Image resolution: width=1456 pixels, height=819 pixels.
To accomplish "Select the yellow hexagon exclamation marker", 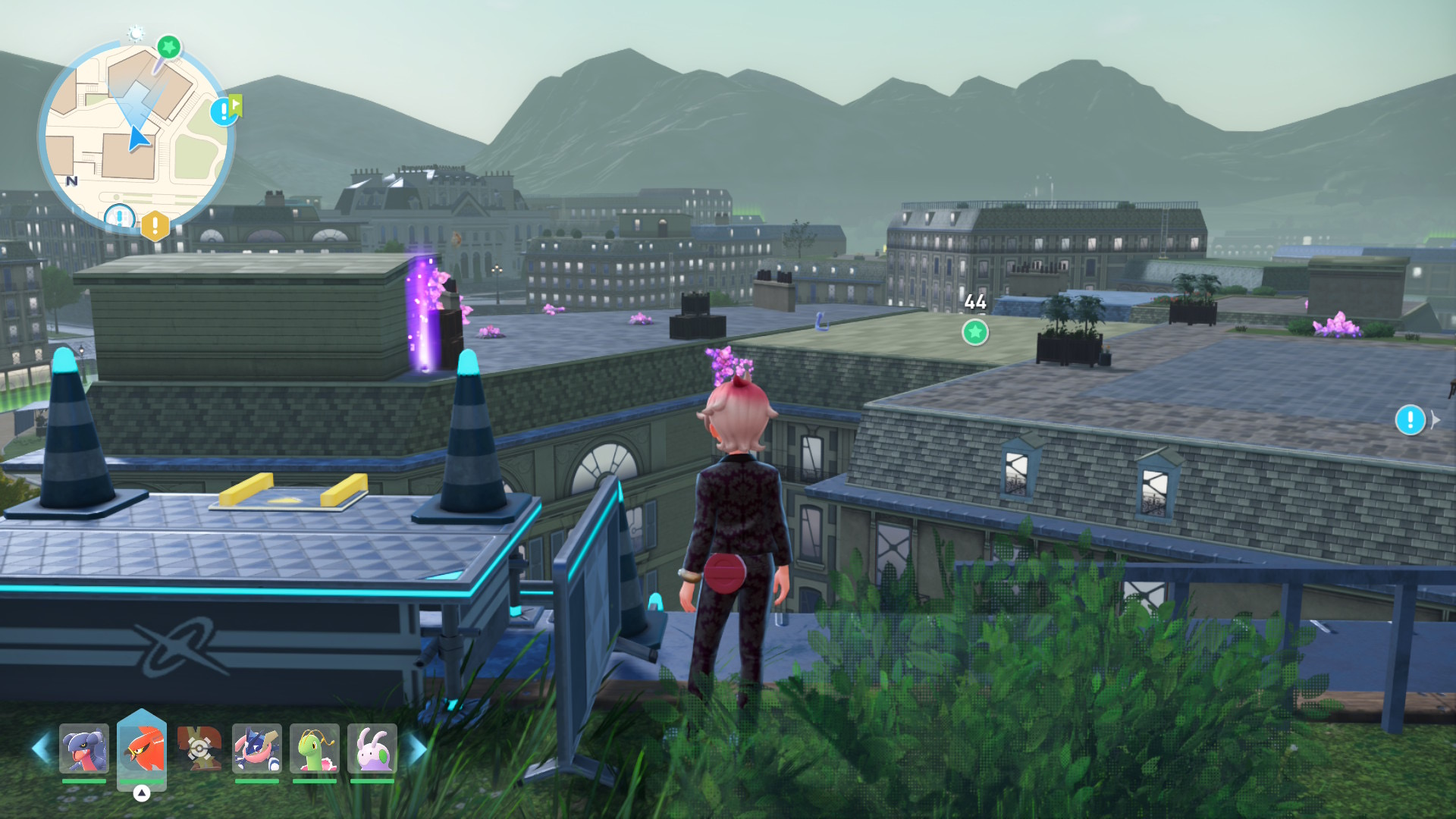I will [155, 225].
